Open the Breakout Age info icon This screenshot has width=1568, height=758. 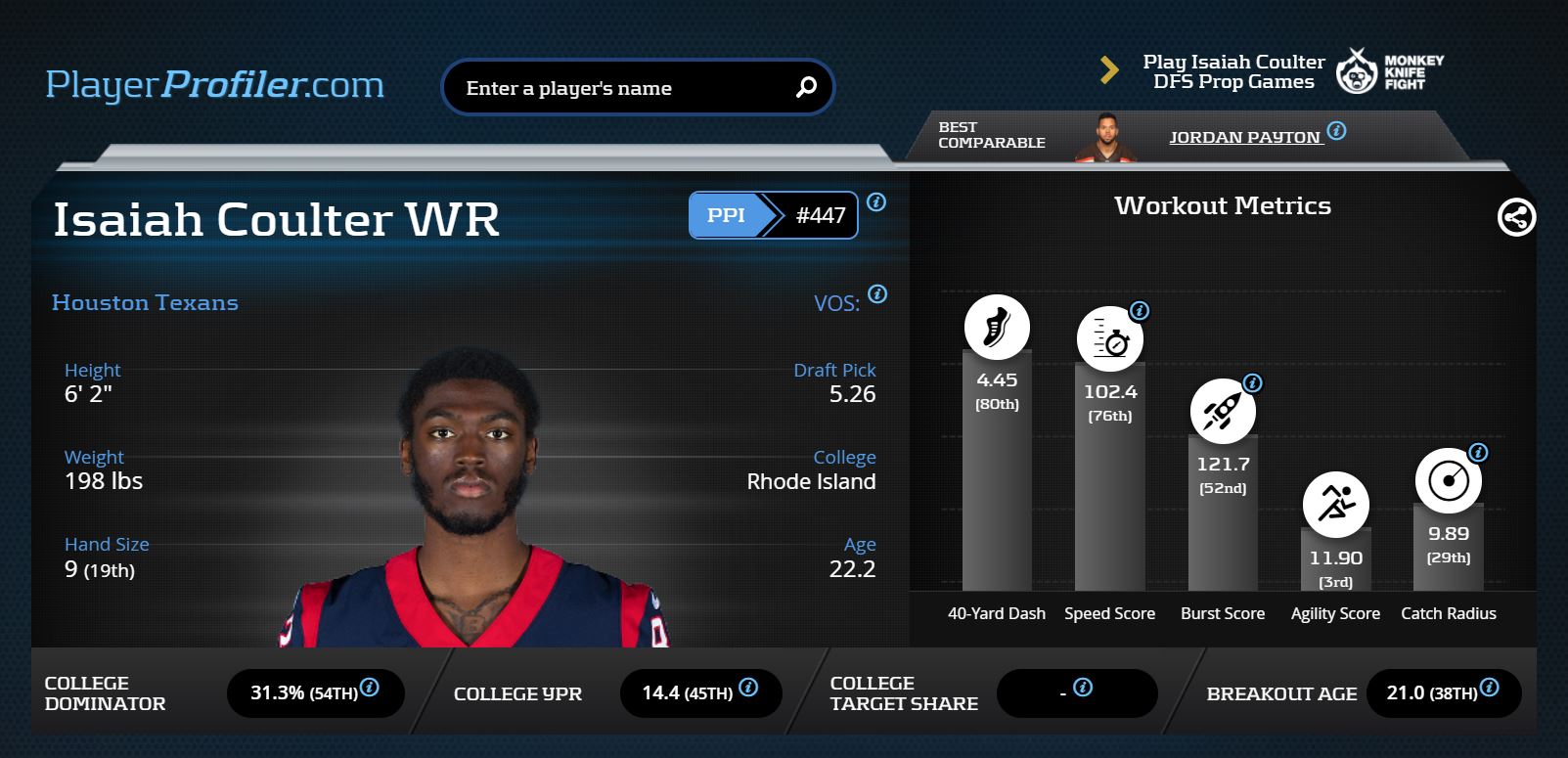[x=1489, y=688]
